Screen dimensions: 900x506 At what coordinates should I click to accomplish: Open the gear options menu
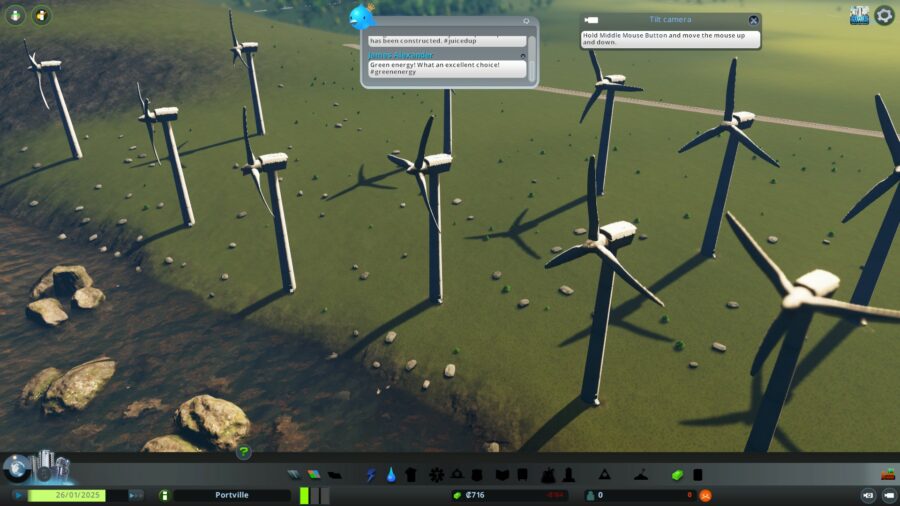884,15
